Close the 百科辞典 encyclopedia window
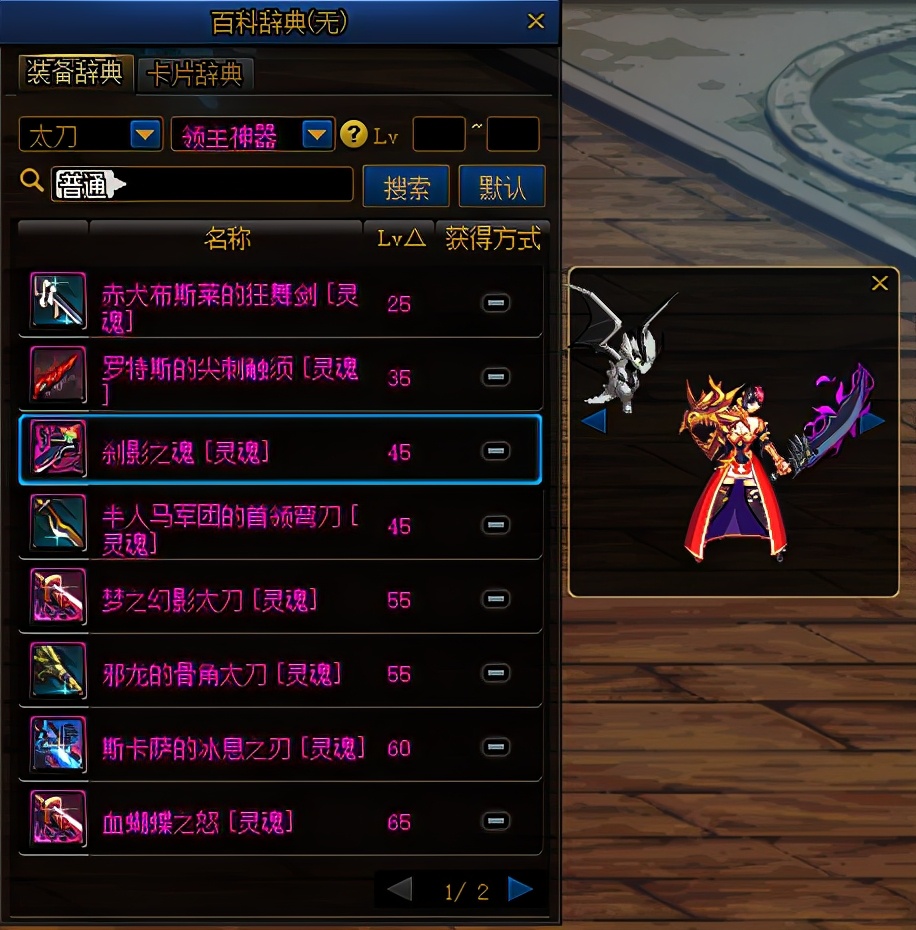The image size is (916, 930). point(536,21)
